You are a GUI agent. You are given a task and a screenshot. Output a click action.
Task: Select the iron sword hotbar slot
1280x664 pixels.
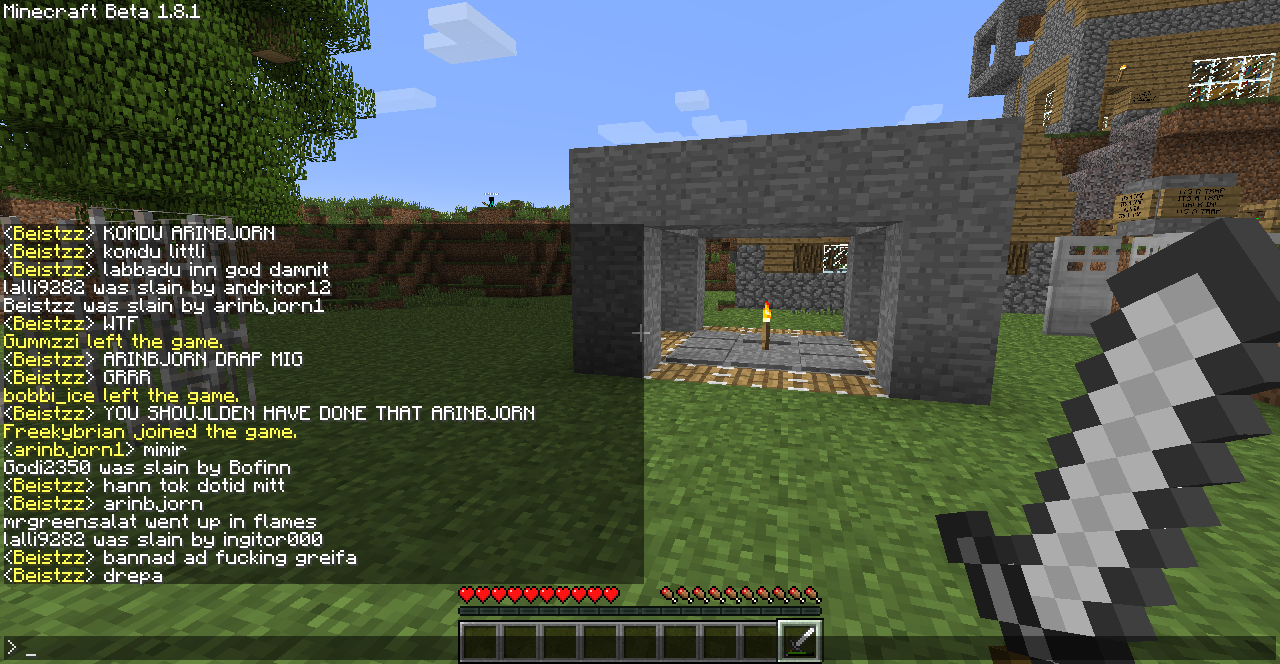click(800, 640)
